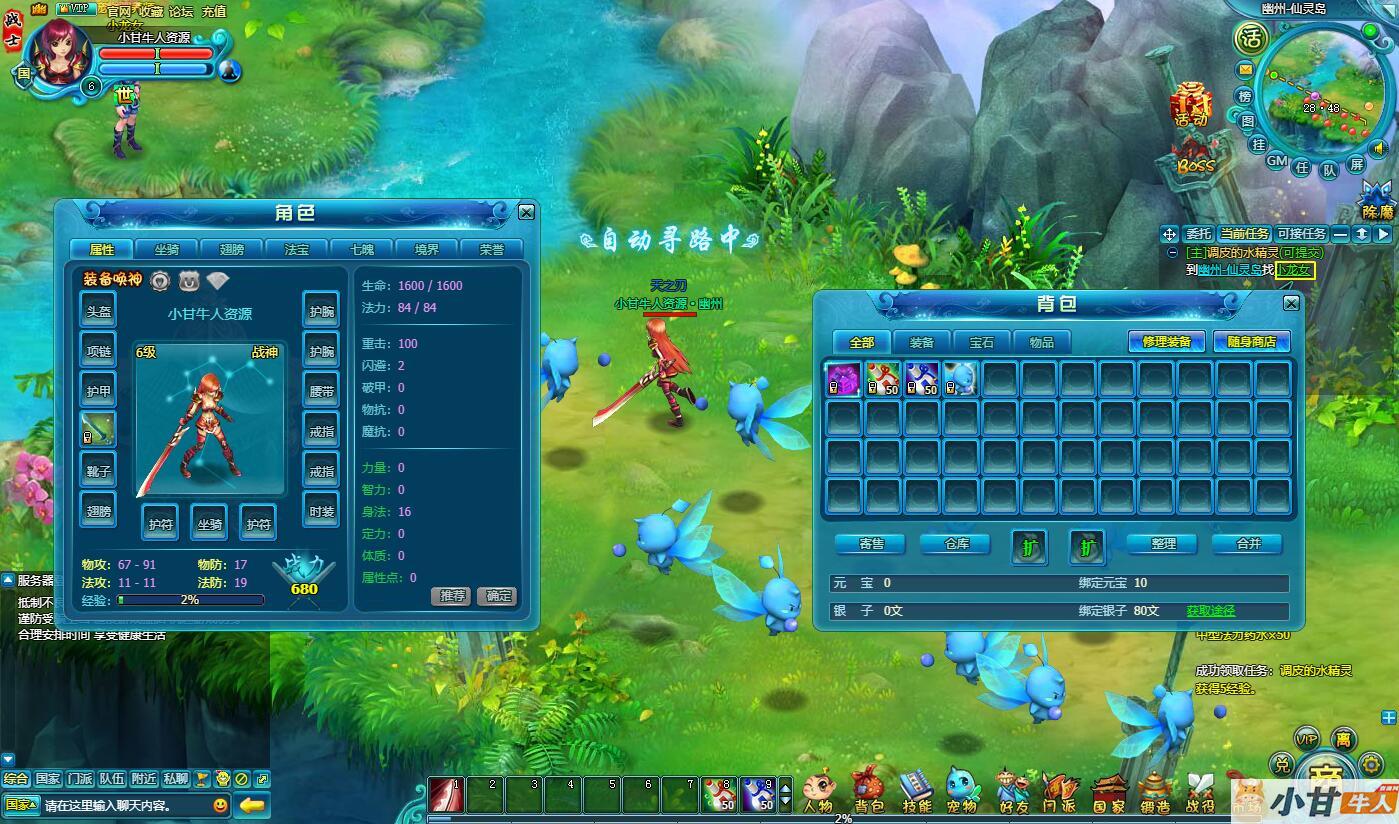Select the 荣誉 honor tab
This screenshot has height=824, width=1399.
click(x=491, y=249)
